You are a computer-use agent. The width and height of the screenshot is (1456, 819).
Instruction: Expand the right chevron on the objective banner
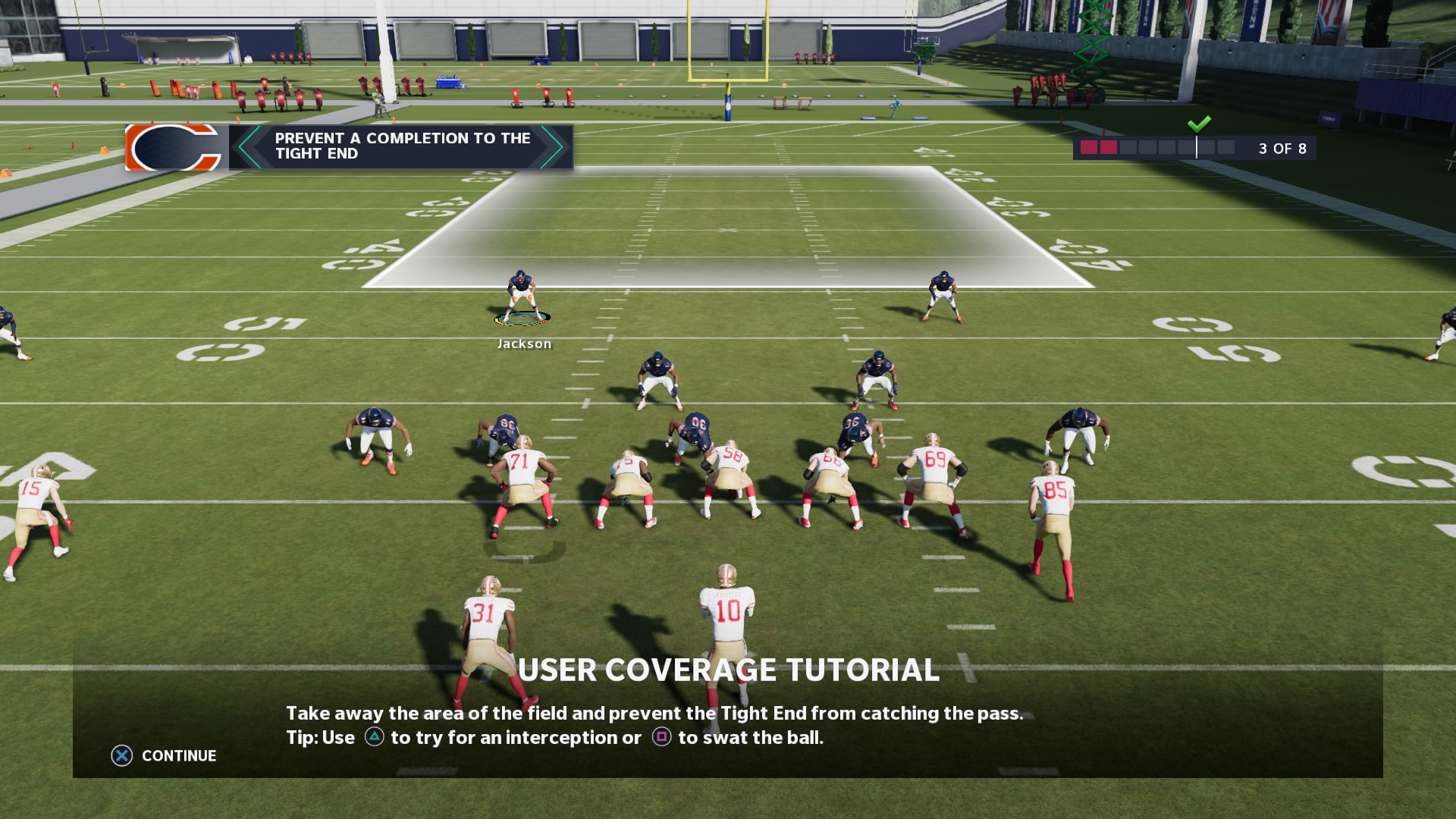[552, 148]
